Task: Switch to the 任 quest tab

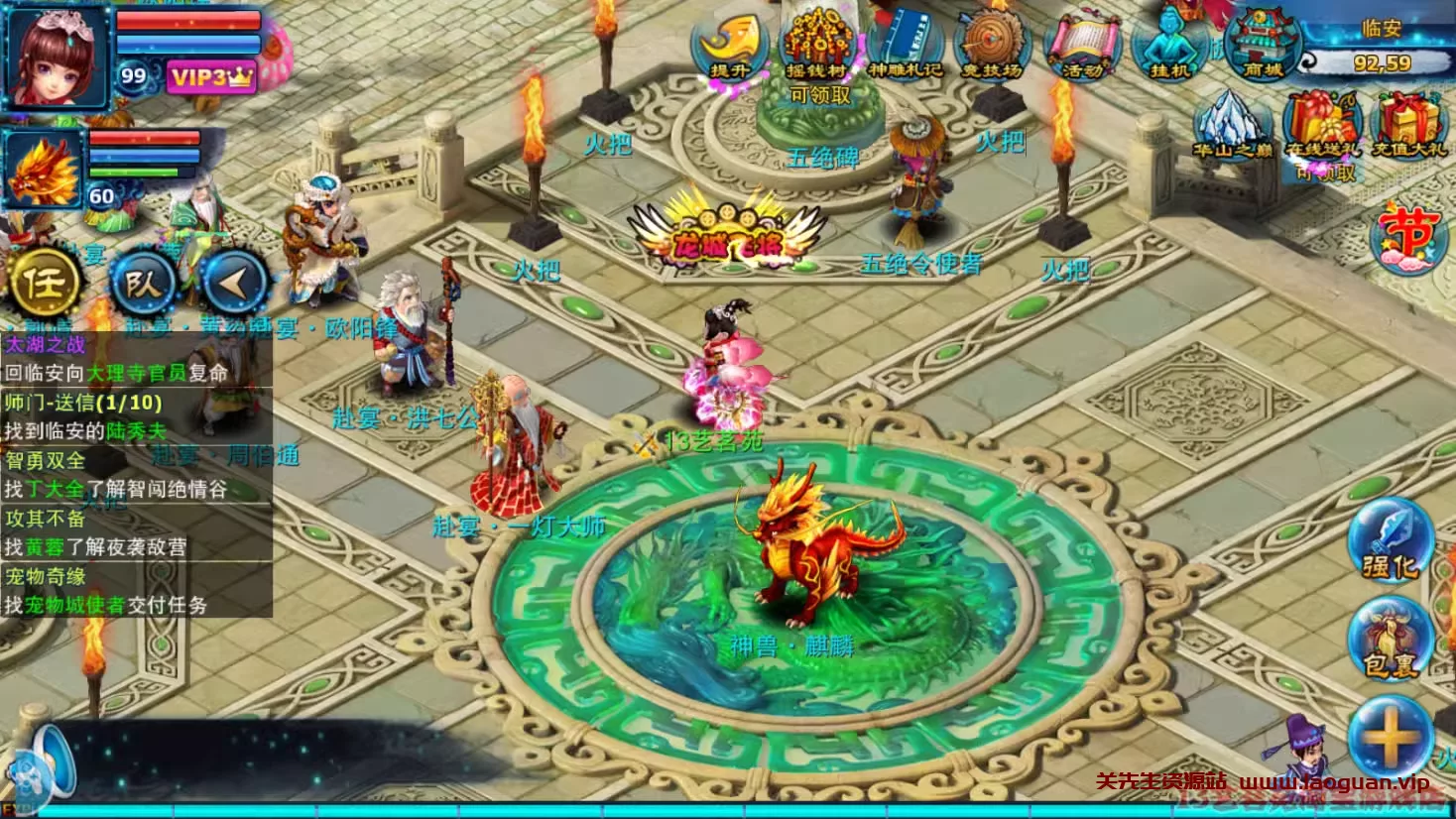Action: pos(44,284)
